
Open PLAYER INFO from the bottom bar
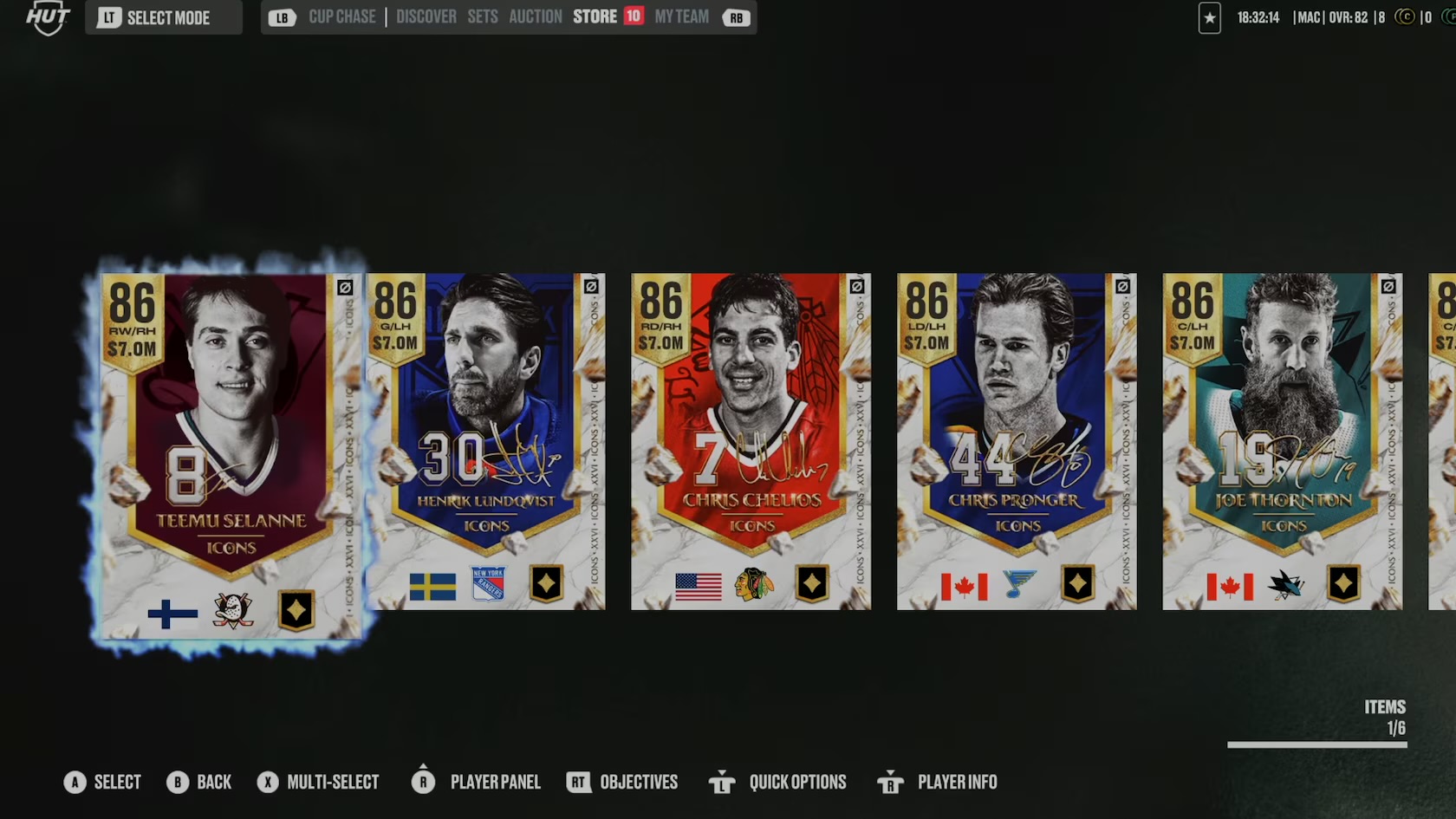tap(958, 782)
